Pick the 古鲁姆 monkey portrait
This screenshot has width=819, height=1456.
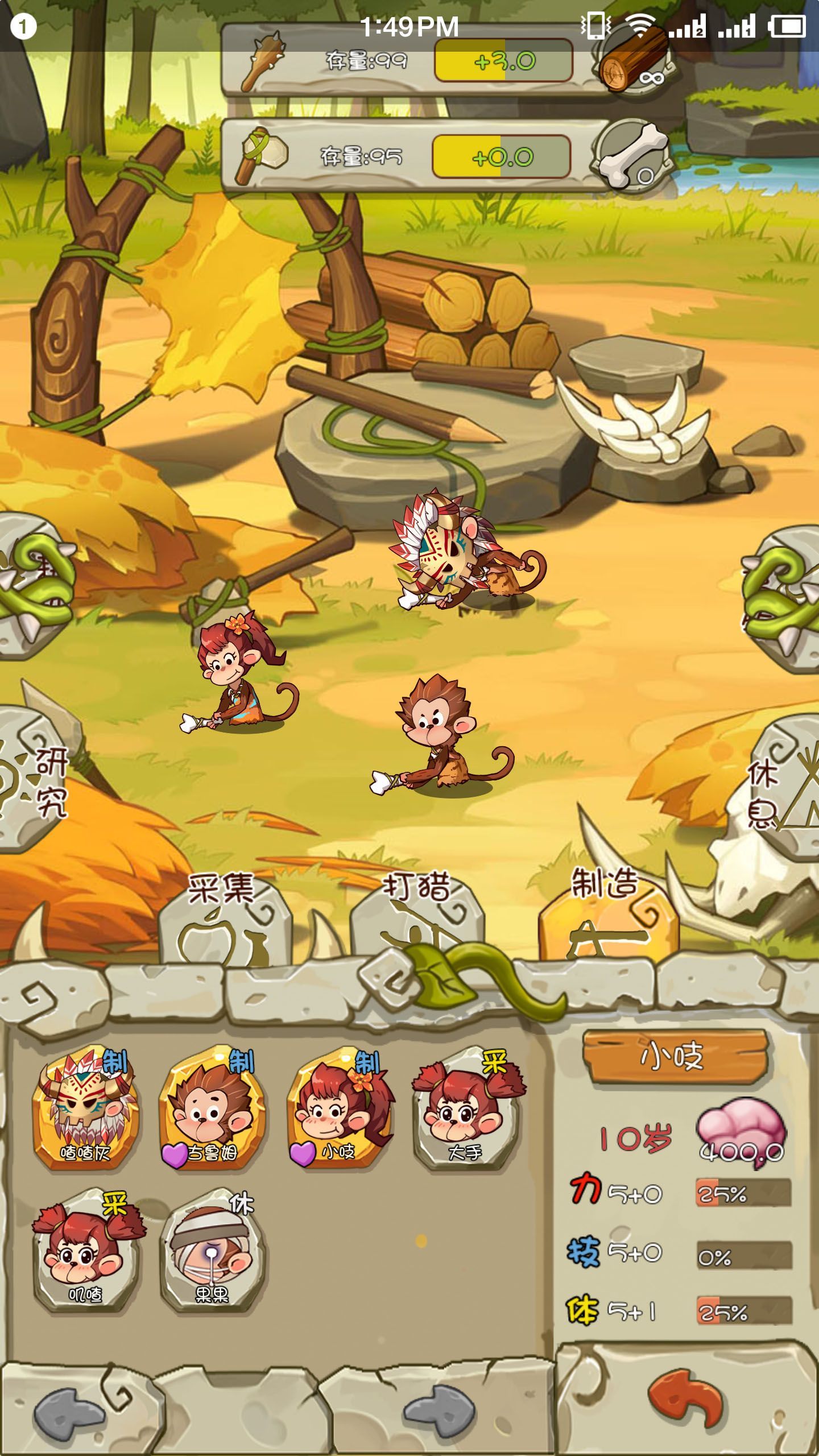212,1109
